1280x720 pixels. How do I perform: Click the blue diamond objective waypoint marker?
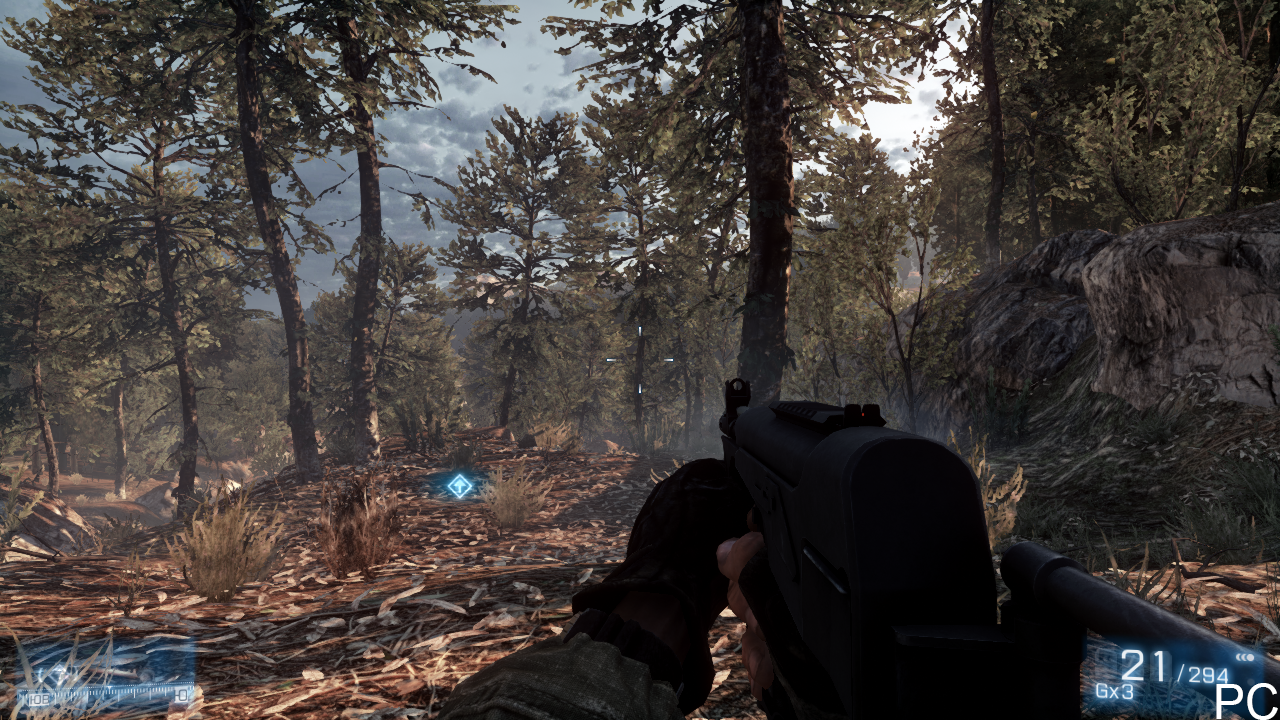coord(459,486)
